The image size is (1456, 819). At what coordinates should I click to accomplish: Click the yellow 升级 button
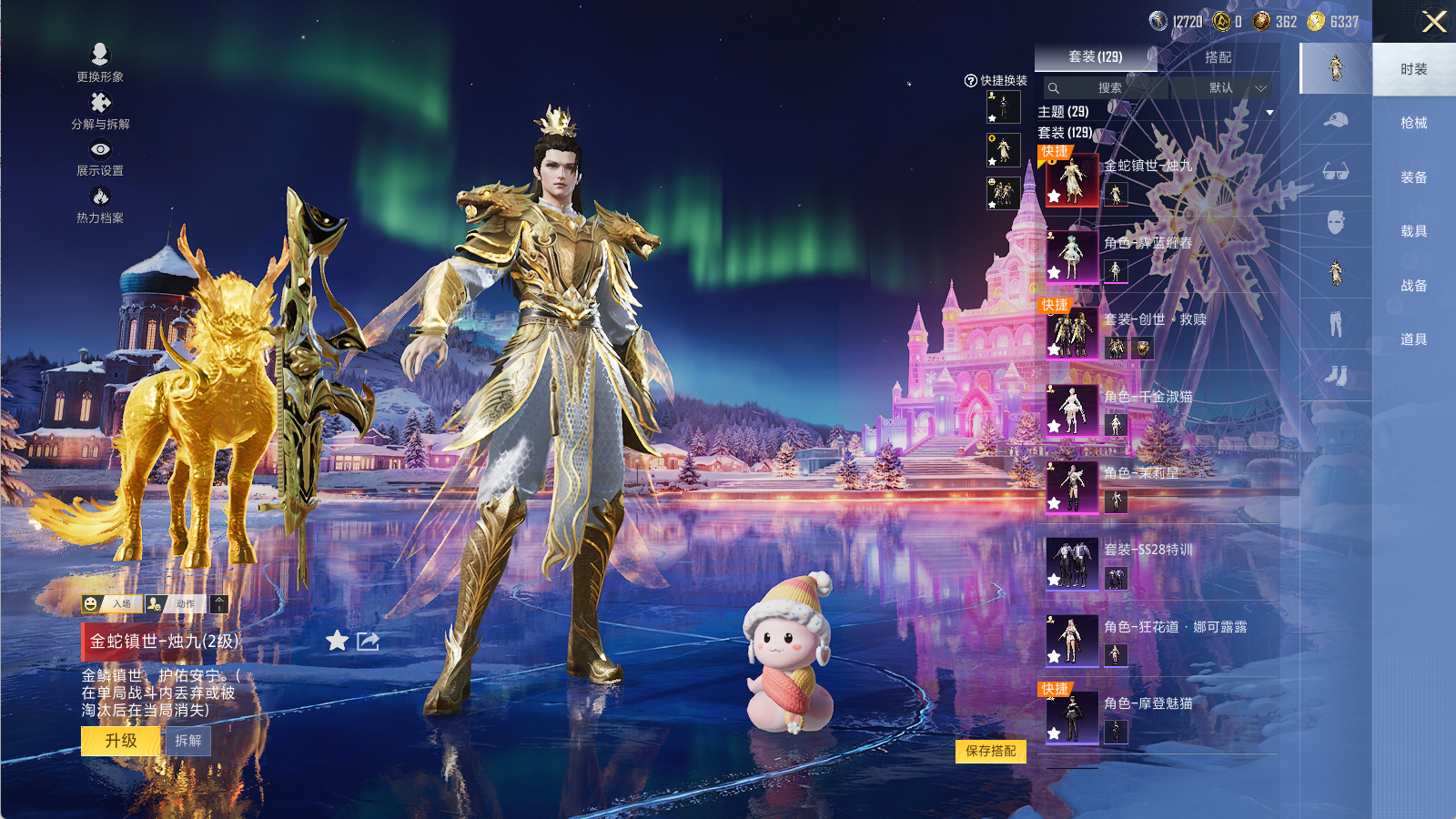(x=121, y=741)
